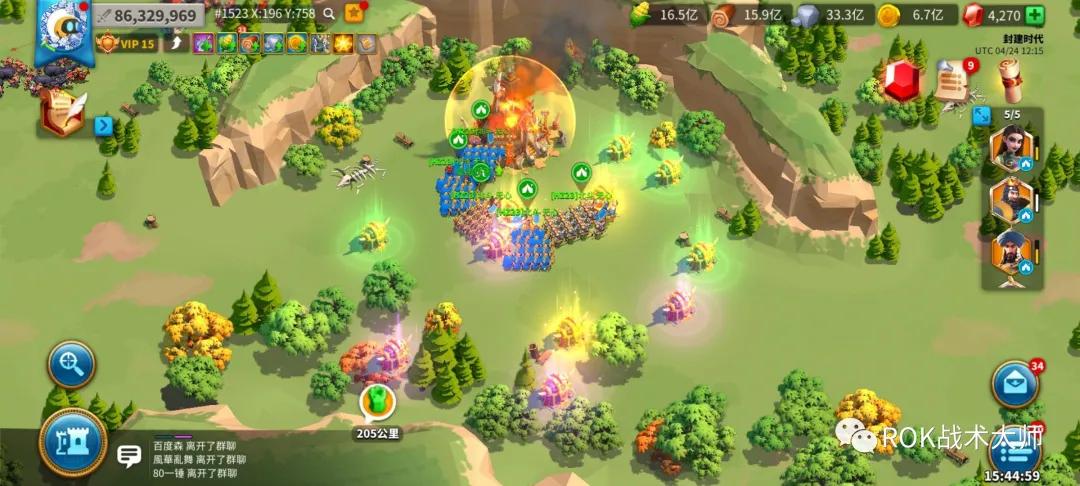Image resolution: width=1080 pixels, height=486 pixels.
Task: Click the coordinate search magnifier
Action: tap(328, 14)
